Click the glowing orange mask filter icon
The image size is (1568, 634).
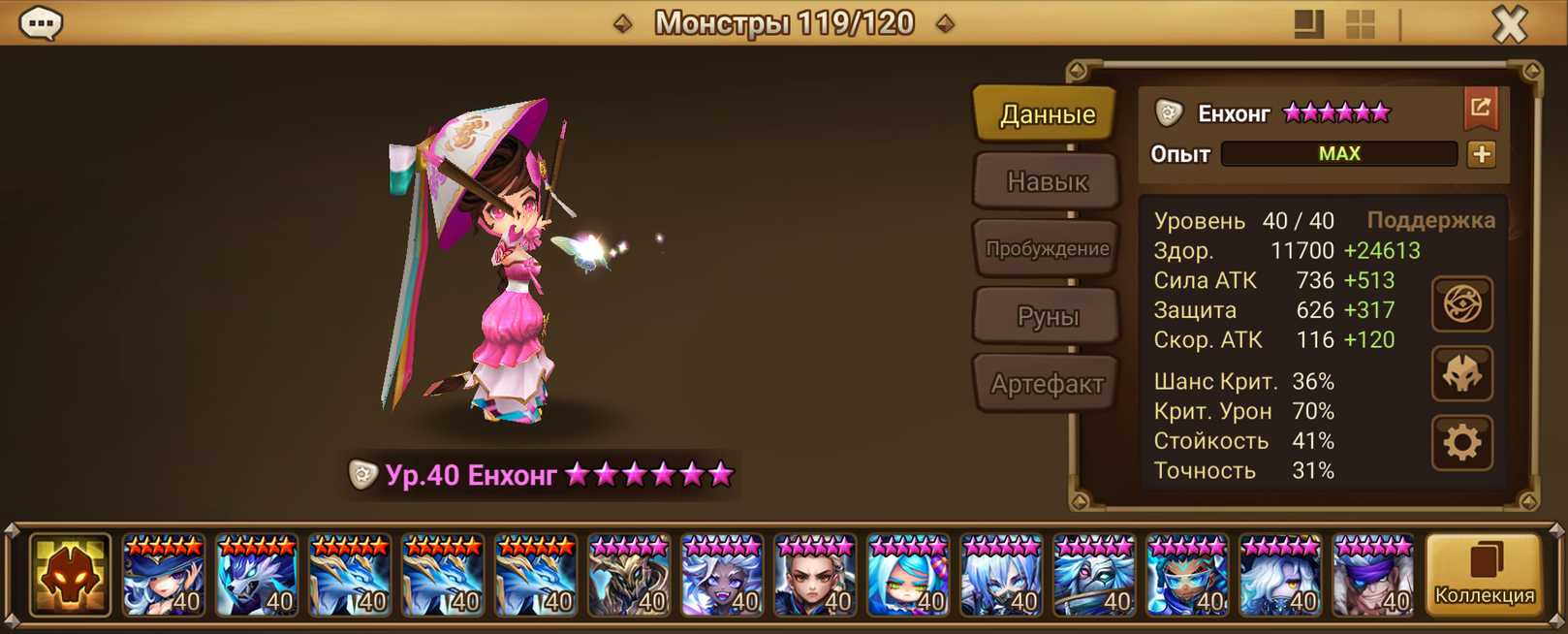coord(70,576)
